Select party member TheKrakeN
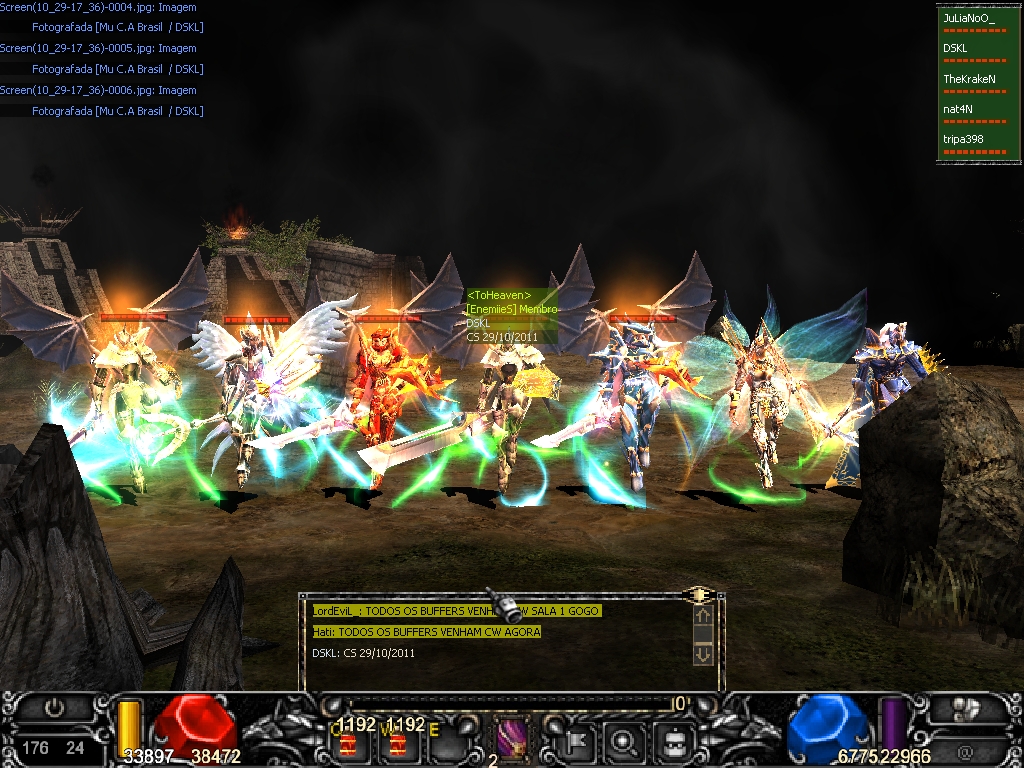1024x768 pixels. [x=968, y=78]
